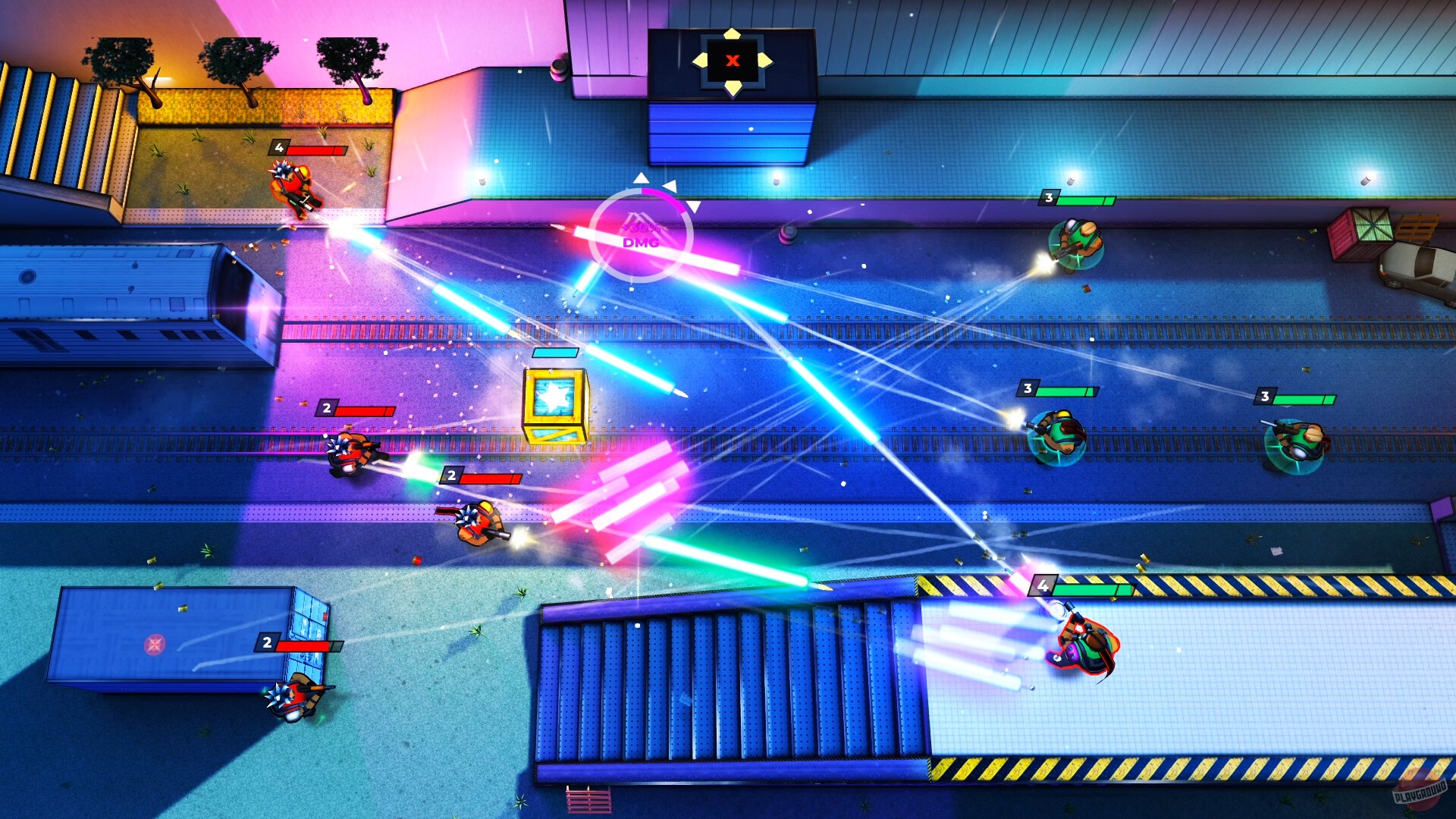Click the number 2 badge on a red health bar

[326, 408]
